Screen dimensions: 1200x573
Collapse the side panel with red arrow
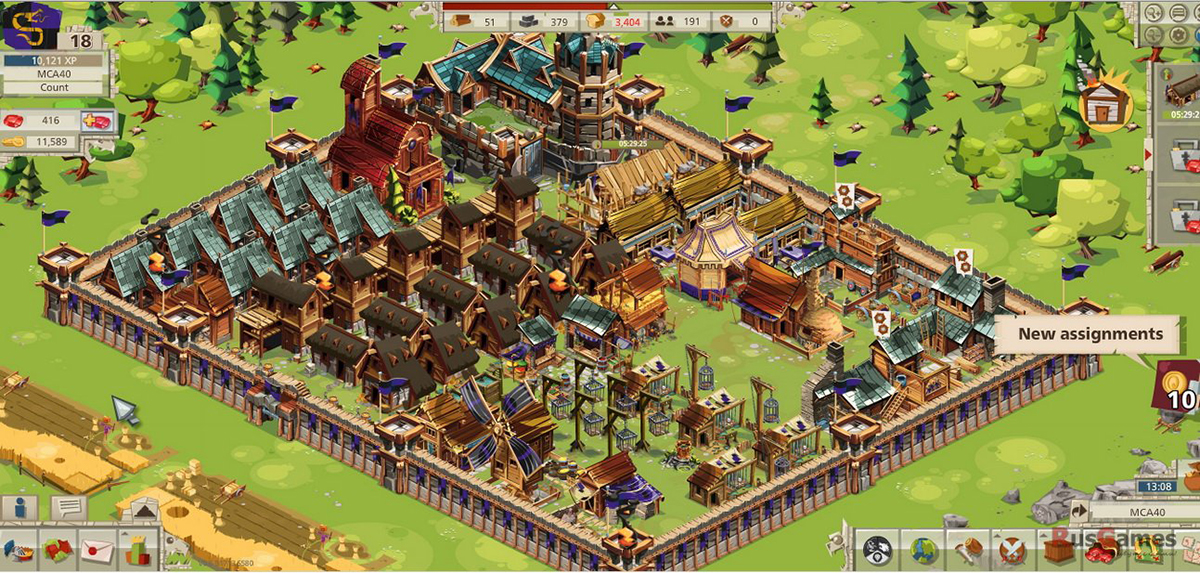(x=1148, y=155)
